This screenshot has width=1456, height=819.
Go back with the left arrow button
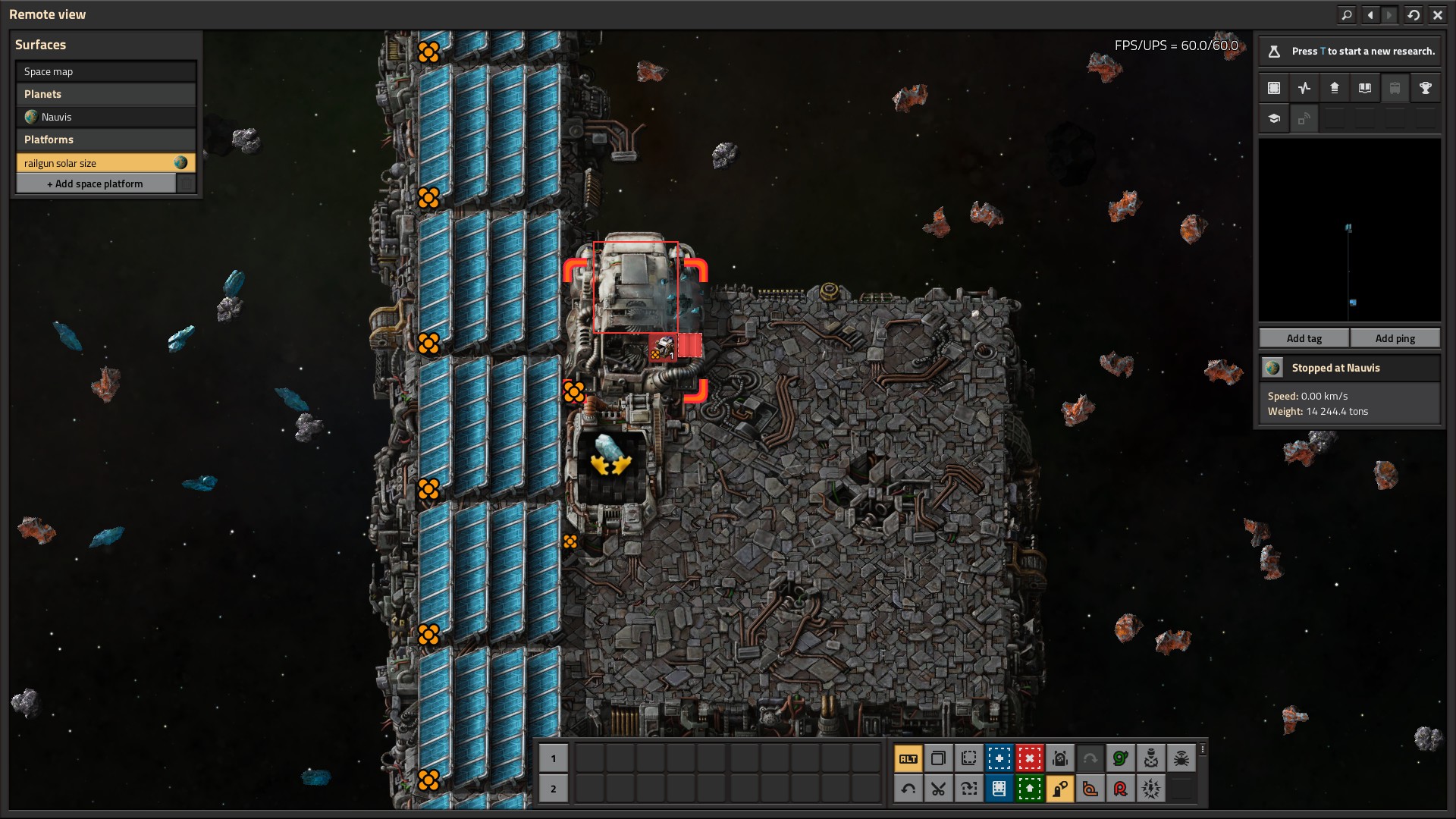[x=1370, y=14]
